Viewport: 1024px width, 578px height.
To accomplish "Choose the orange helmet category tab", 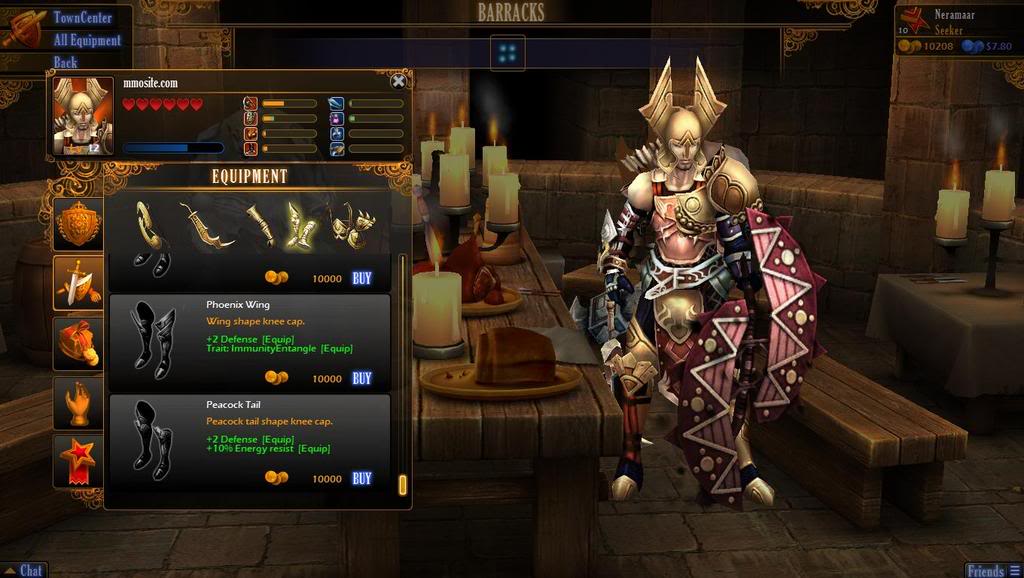I will pyautogui.click(x=78, y=343).
